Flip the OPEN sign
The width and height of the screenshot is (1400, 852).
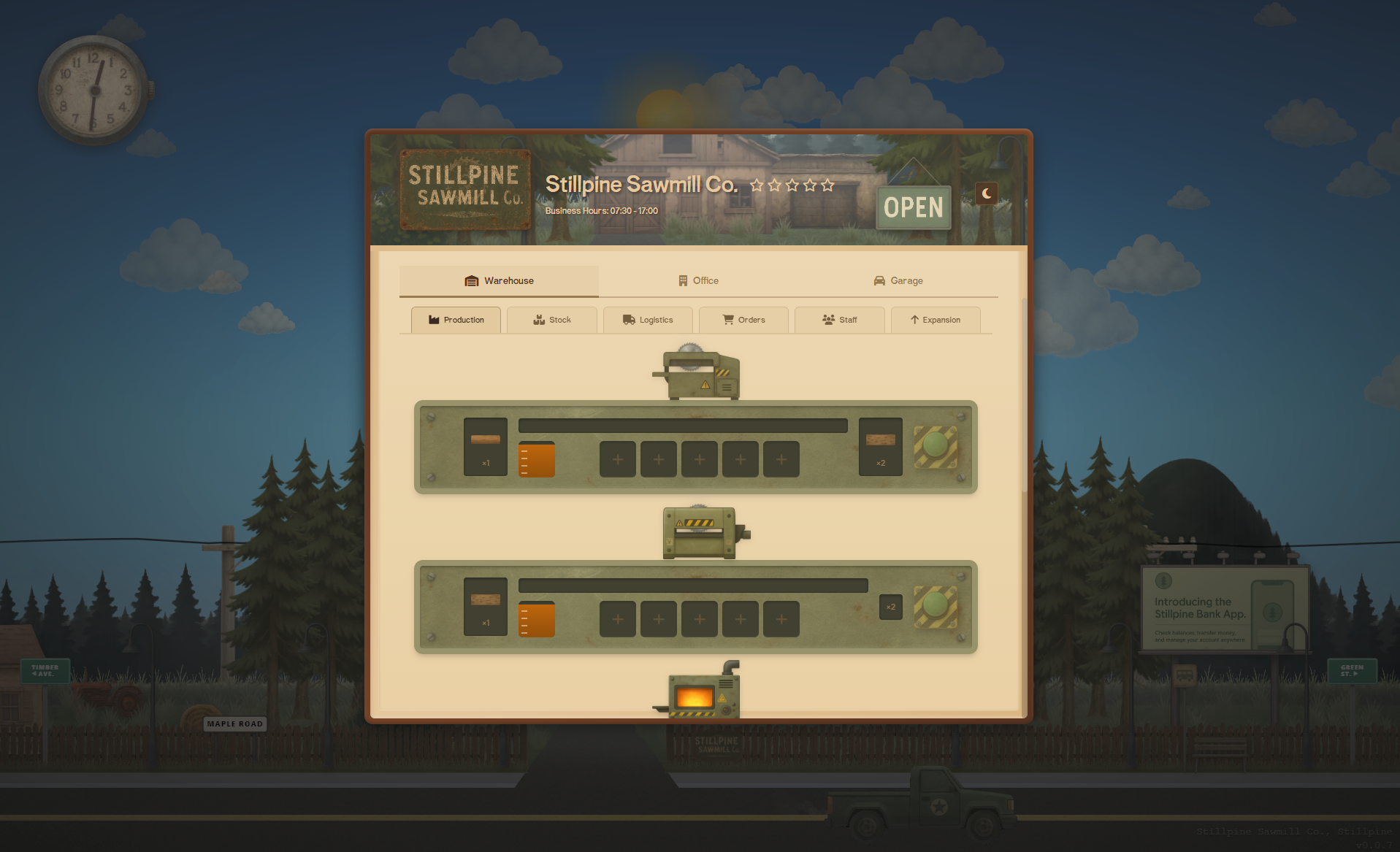(913, 207)
